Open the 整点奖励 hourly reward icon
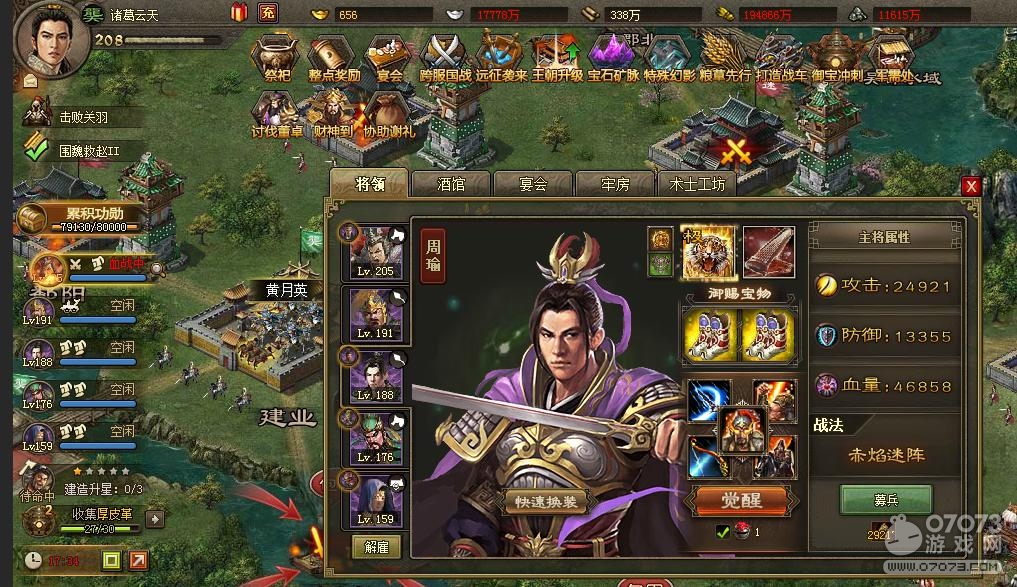Screen dimensions: 1017x587 tap(334, 58)
